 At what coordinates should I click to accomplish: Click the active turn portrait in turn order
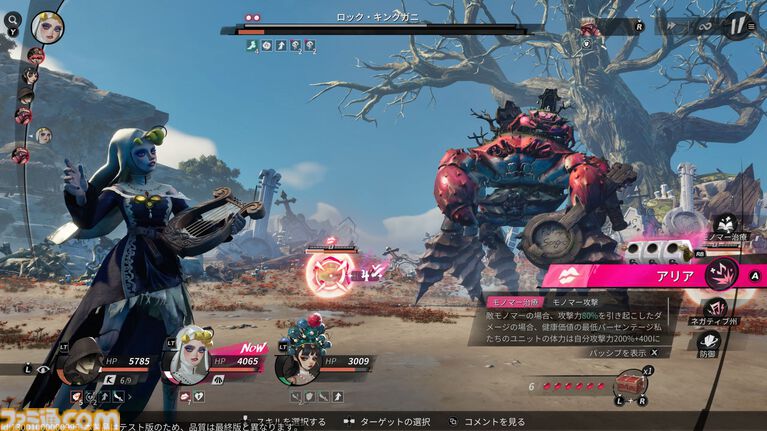[47, 27]
